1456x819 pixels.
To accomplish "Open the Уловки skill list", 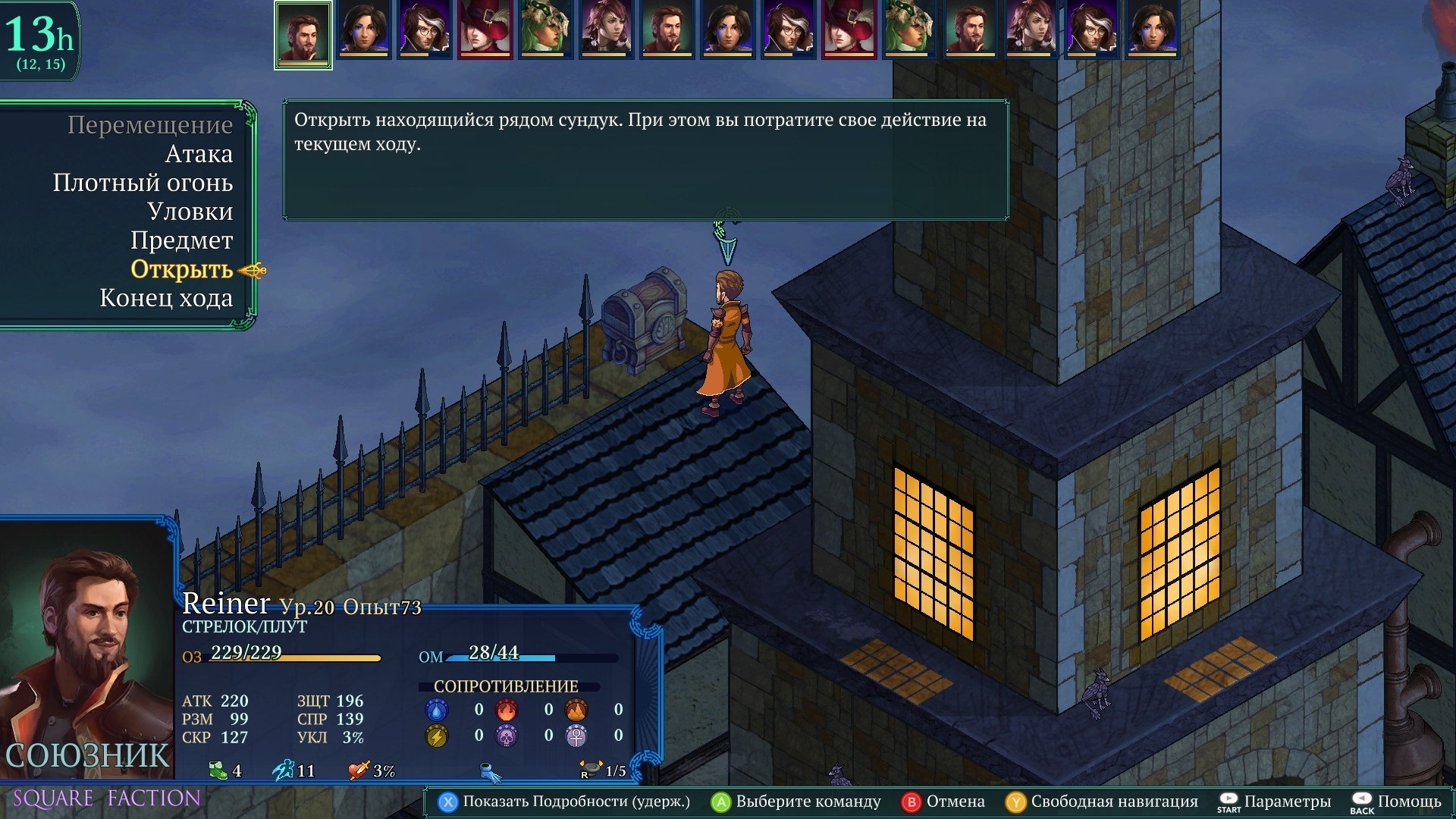I will [190, 212].
